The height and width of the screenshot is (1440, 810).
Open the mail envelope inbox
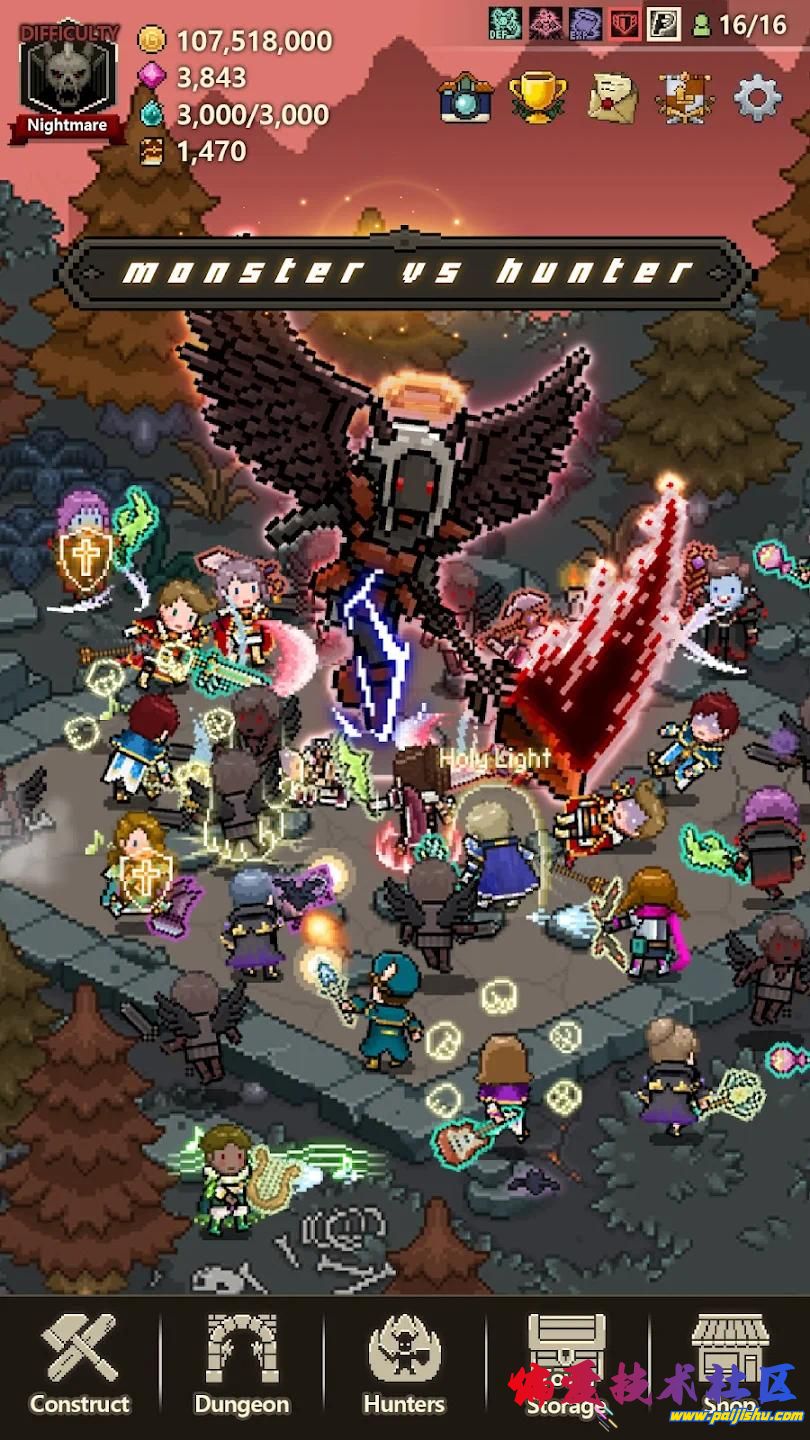(612, 98)
